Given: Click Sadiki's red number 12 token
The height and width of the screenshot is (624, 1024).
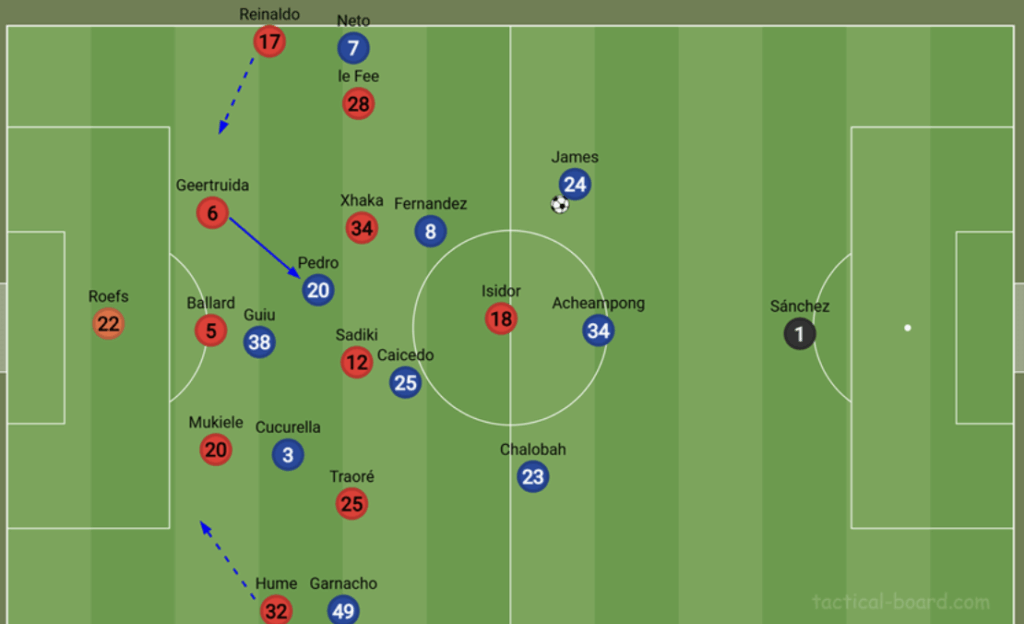Looking at the screenshot, I should [357, 362].
